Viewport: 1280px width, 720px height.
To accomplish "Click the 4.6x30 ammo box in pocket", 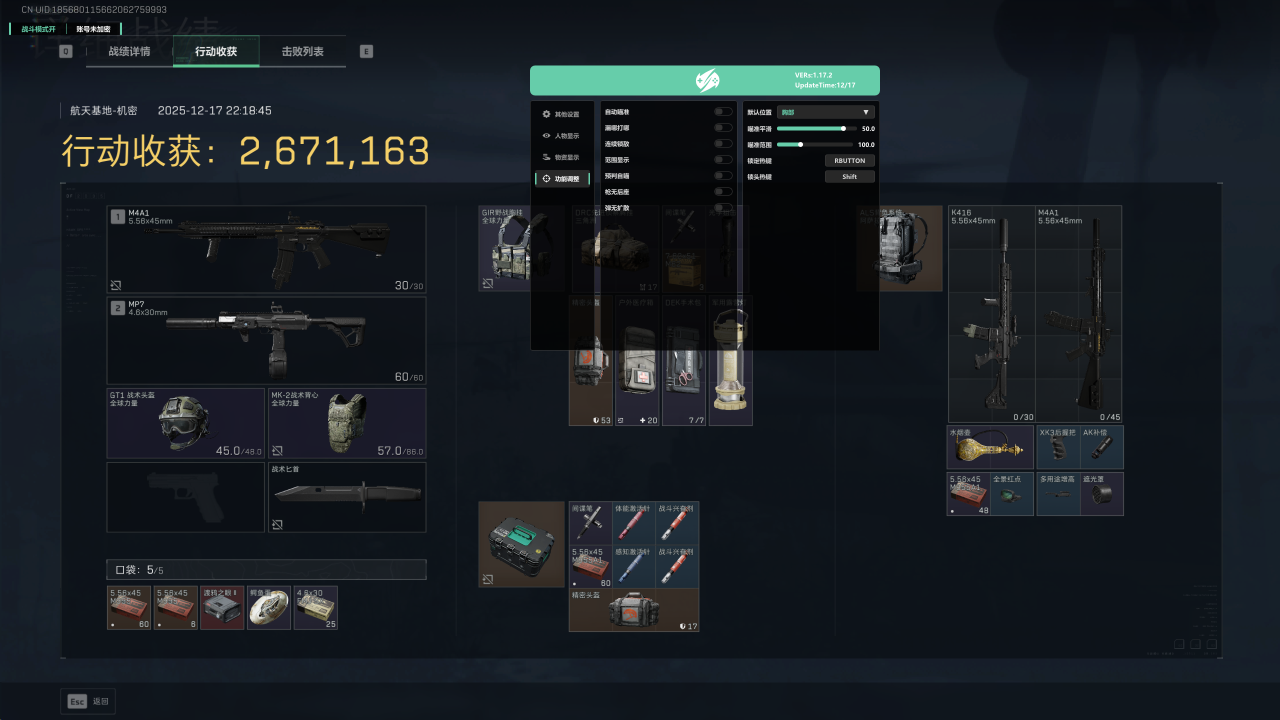I will (x=316, y=608).
